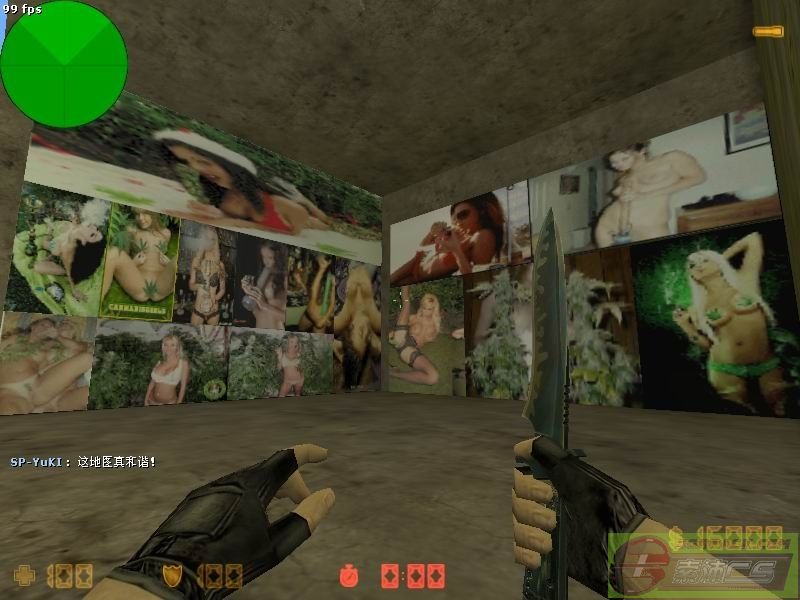The image size is (800, 600).
Task: Select the health cross icon
Action: (x=21, y=575)
